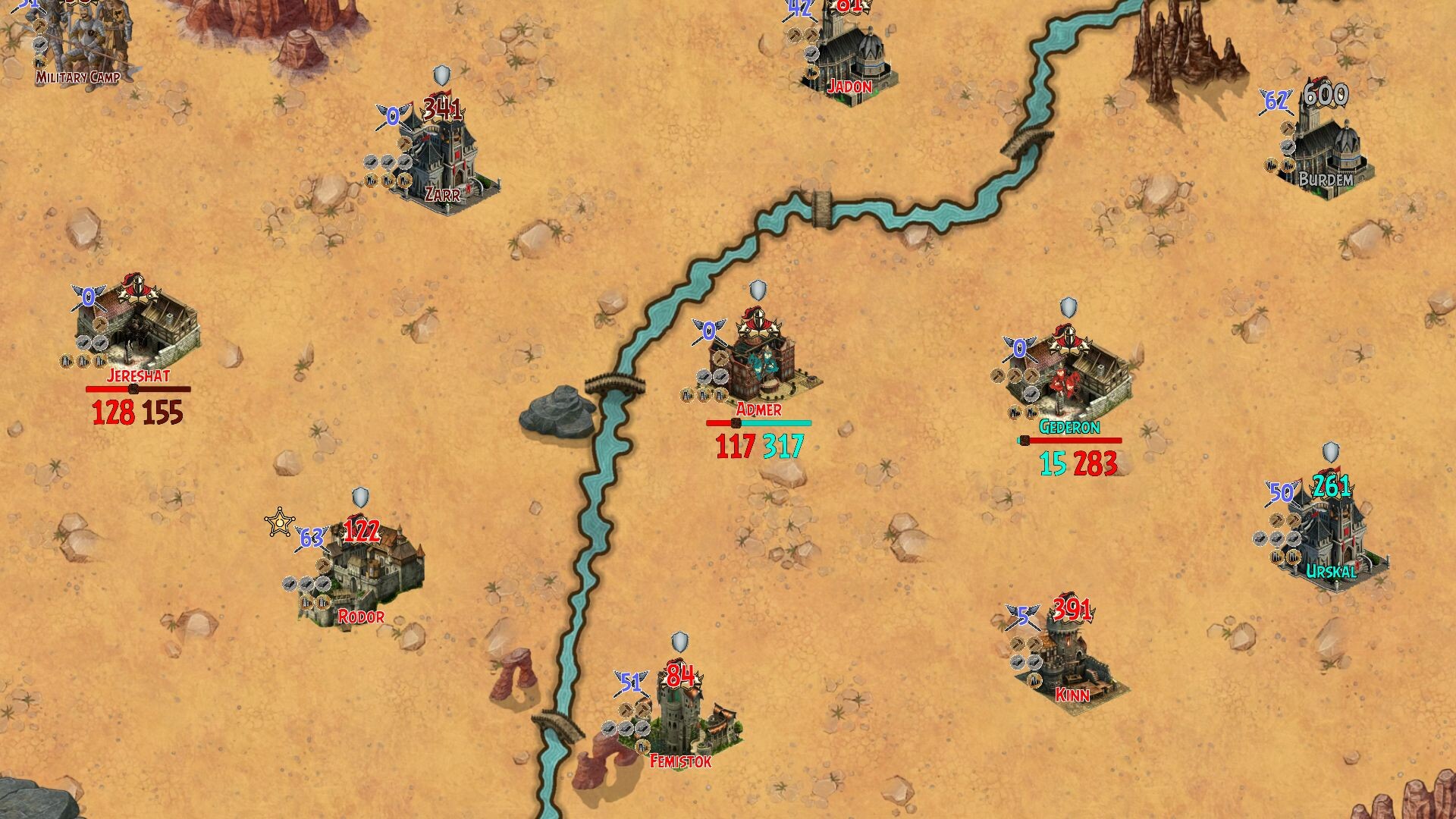Click the crossed-axes battle icon beside Admer
This screenshot has width=1456, height=819.
[708, 330]
